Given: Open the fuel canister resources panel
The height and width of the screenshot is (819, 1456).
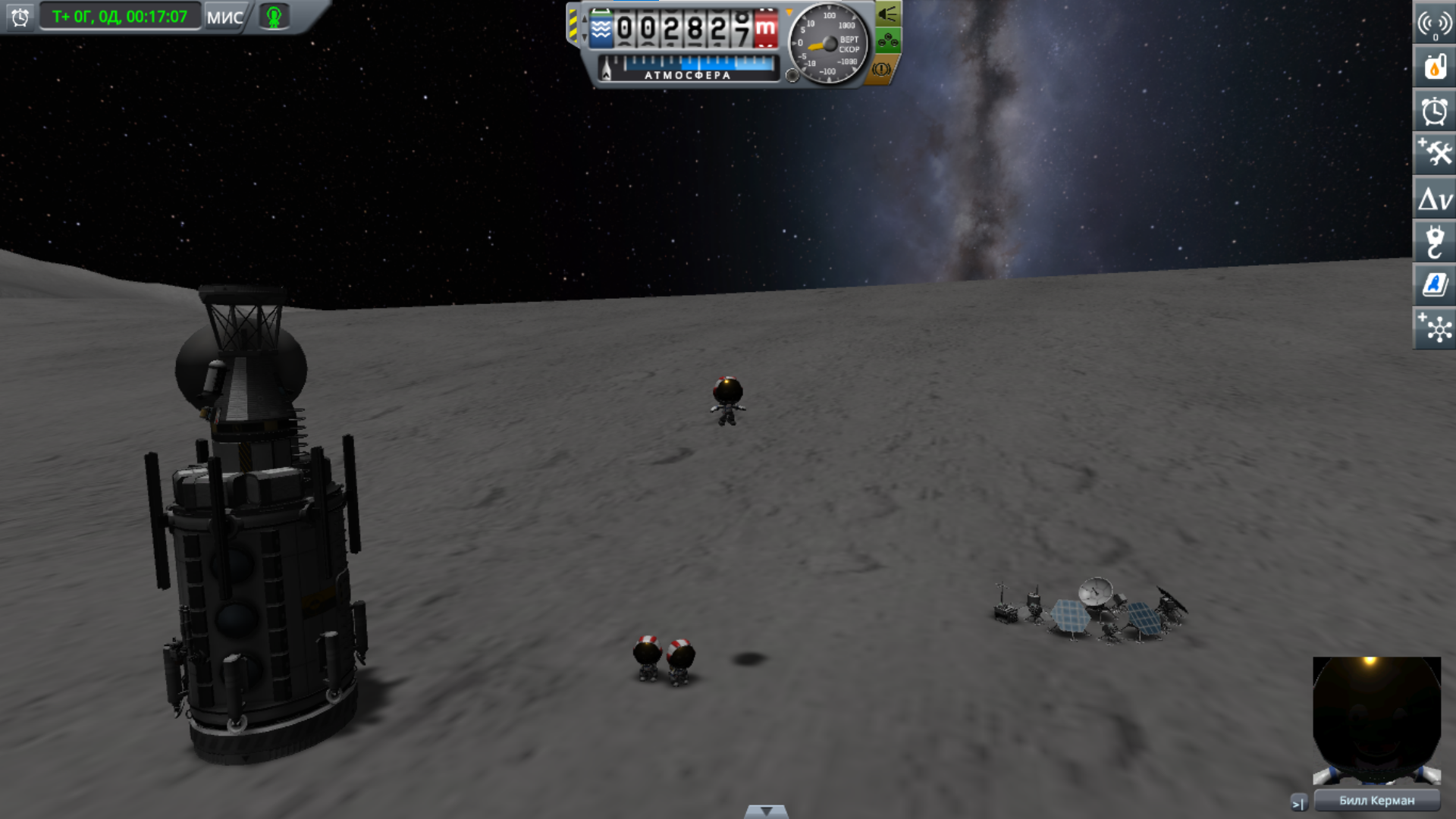Looking at the screenshot, I should (1434, 67).
